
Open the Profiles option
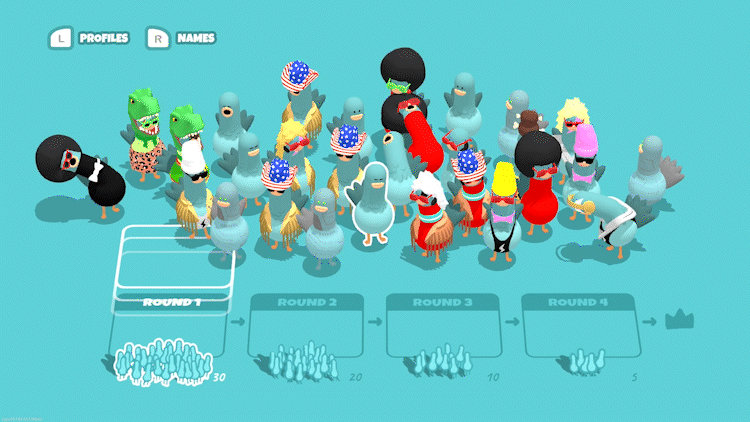tap(90, 38)
